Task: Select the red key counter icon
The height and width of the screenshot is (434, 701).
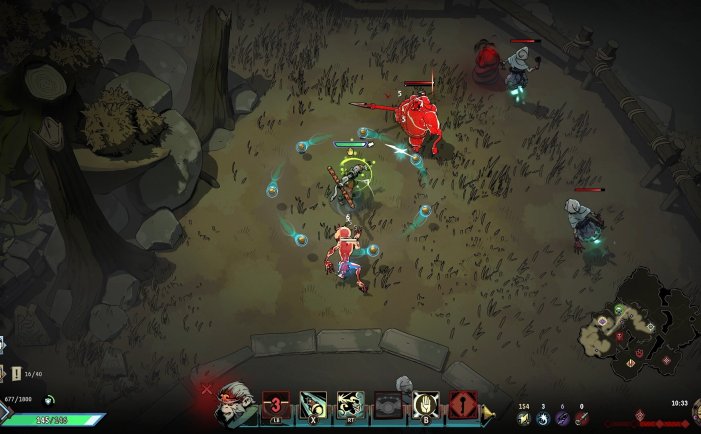Action: coord(581,418)
